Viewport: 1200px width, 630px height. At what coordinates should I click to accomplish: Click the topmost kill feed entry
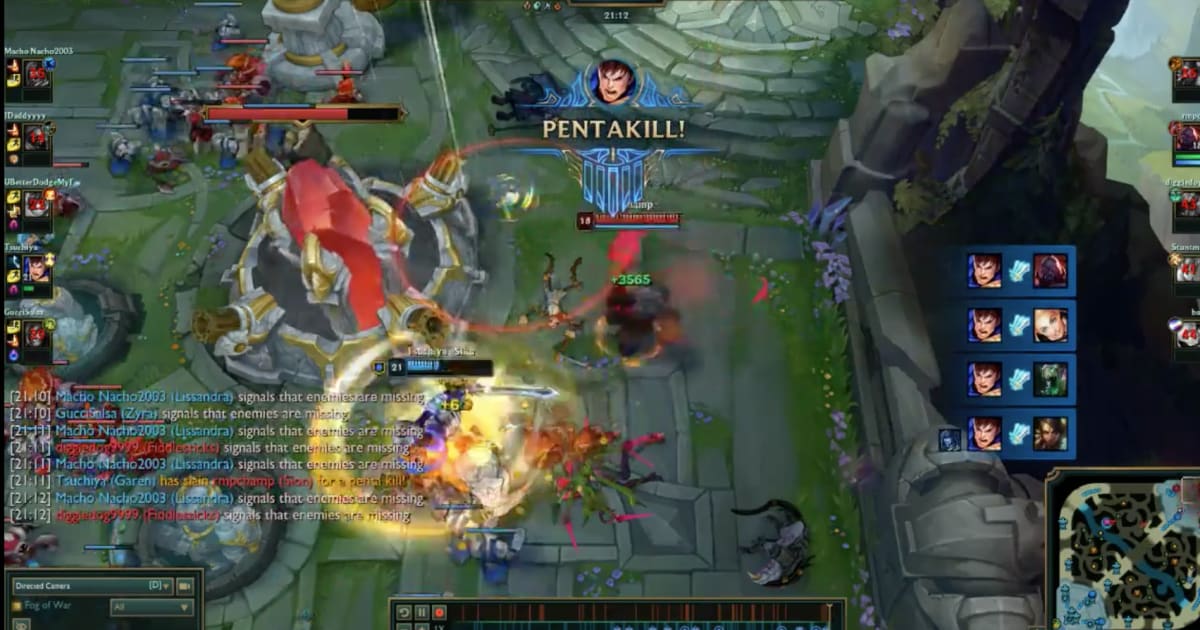tap(1016, 270)
